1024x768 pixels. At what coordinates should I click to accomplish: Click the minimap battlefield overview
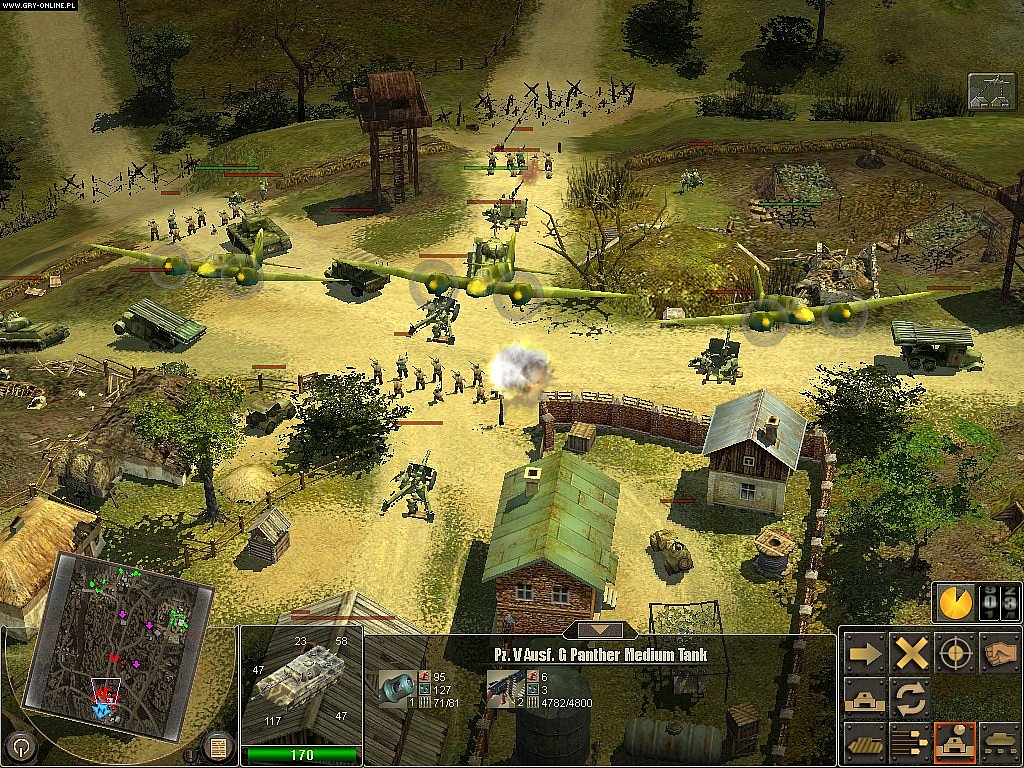tap(118, 638)
